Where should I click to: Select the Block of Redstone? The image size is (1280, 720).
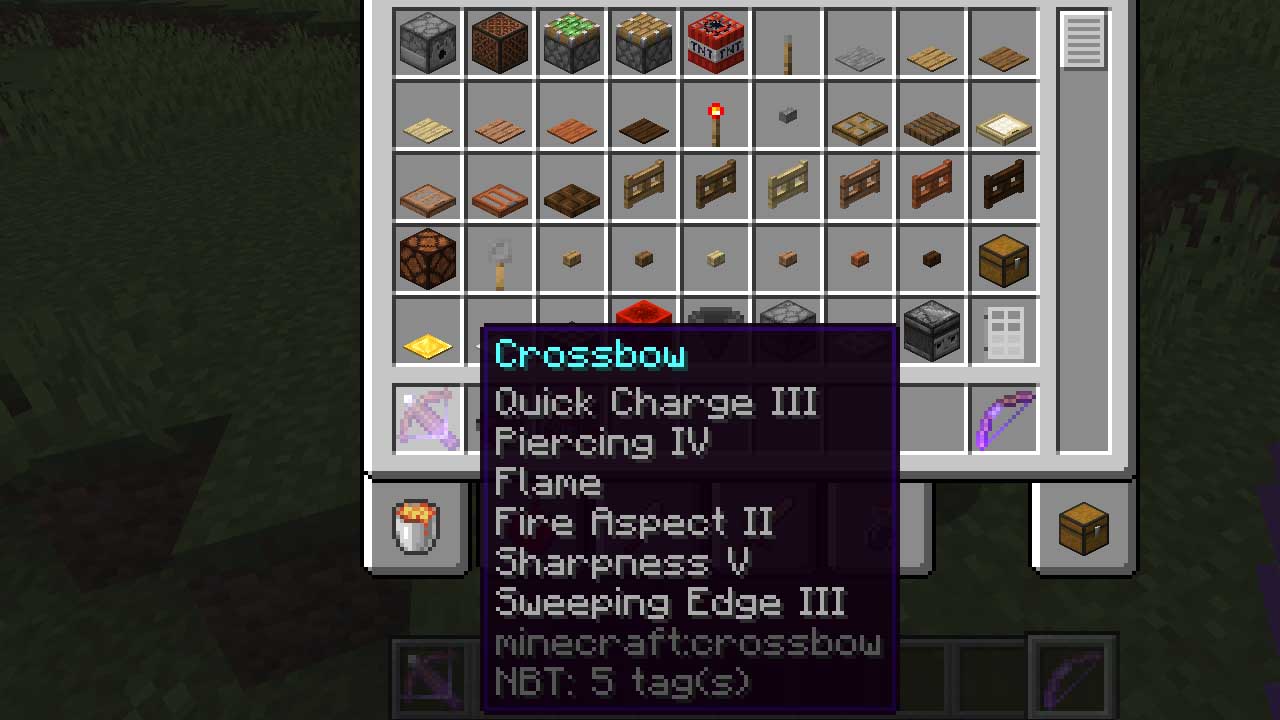click(643, 330)
